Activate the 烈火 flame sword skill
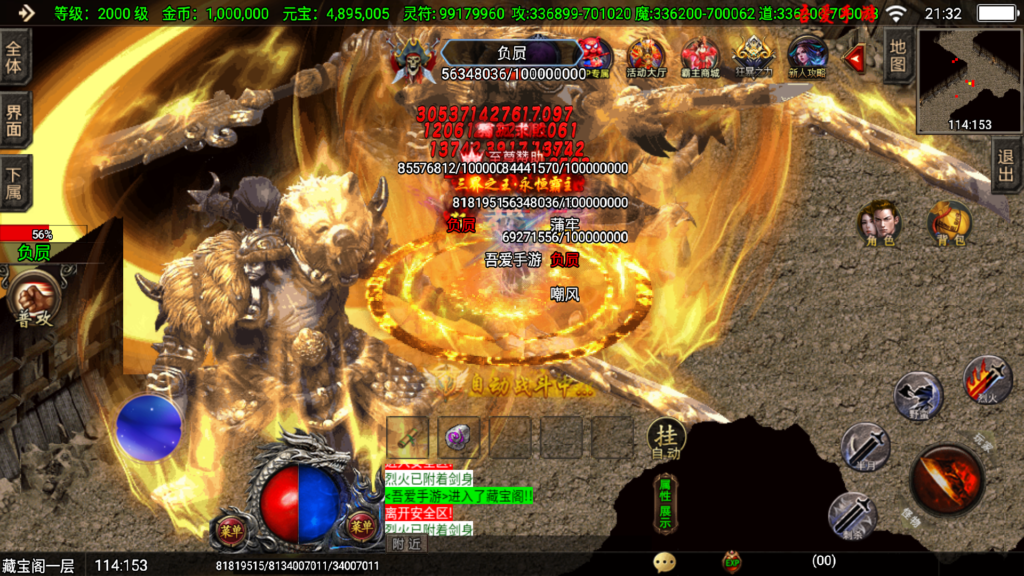 986,379
